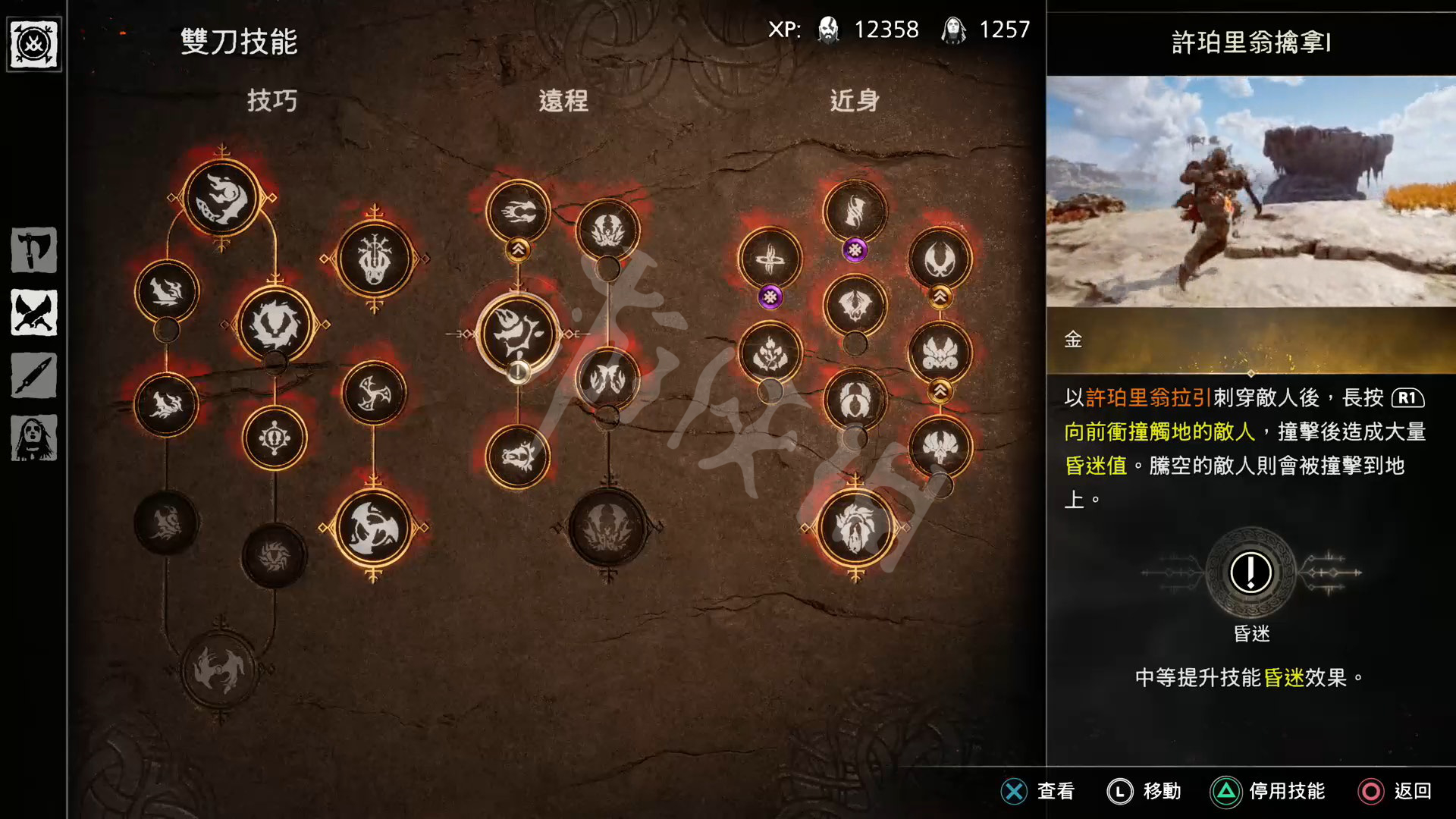1456x819 pixels.
Task: Pick the crossed-swirl skill node with purple badge
Action: click(x=770, y=259)
